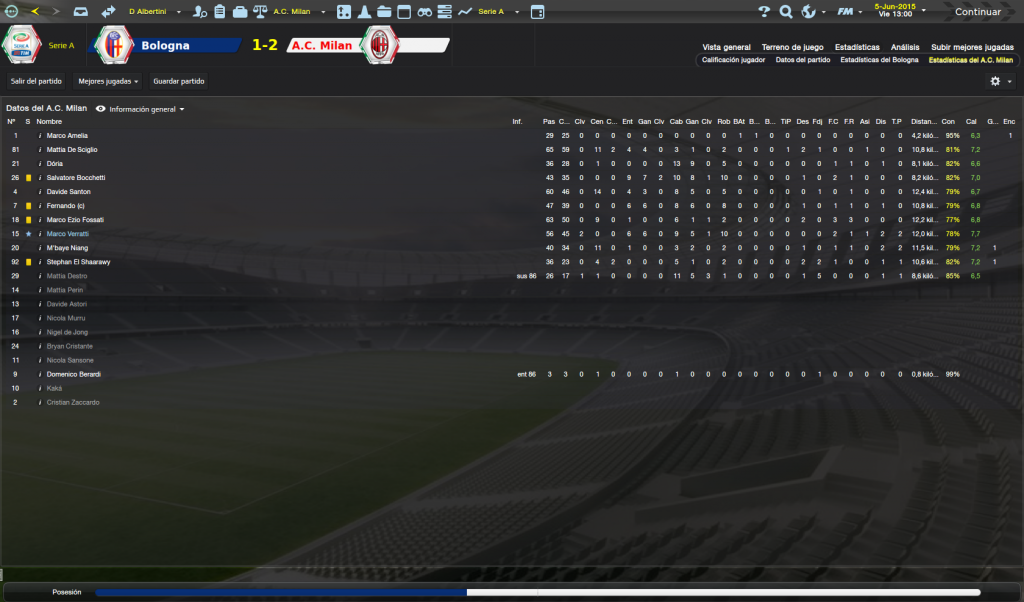
Task: Open Datos del partido sub-tab
Action: tap(803, 60)
